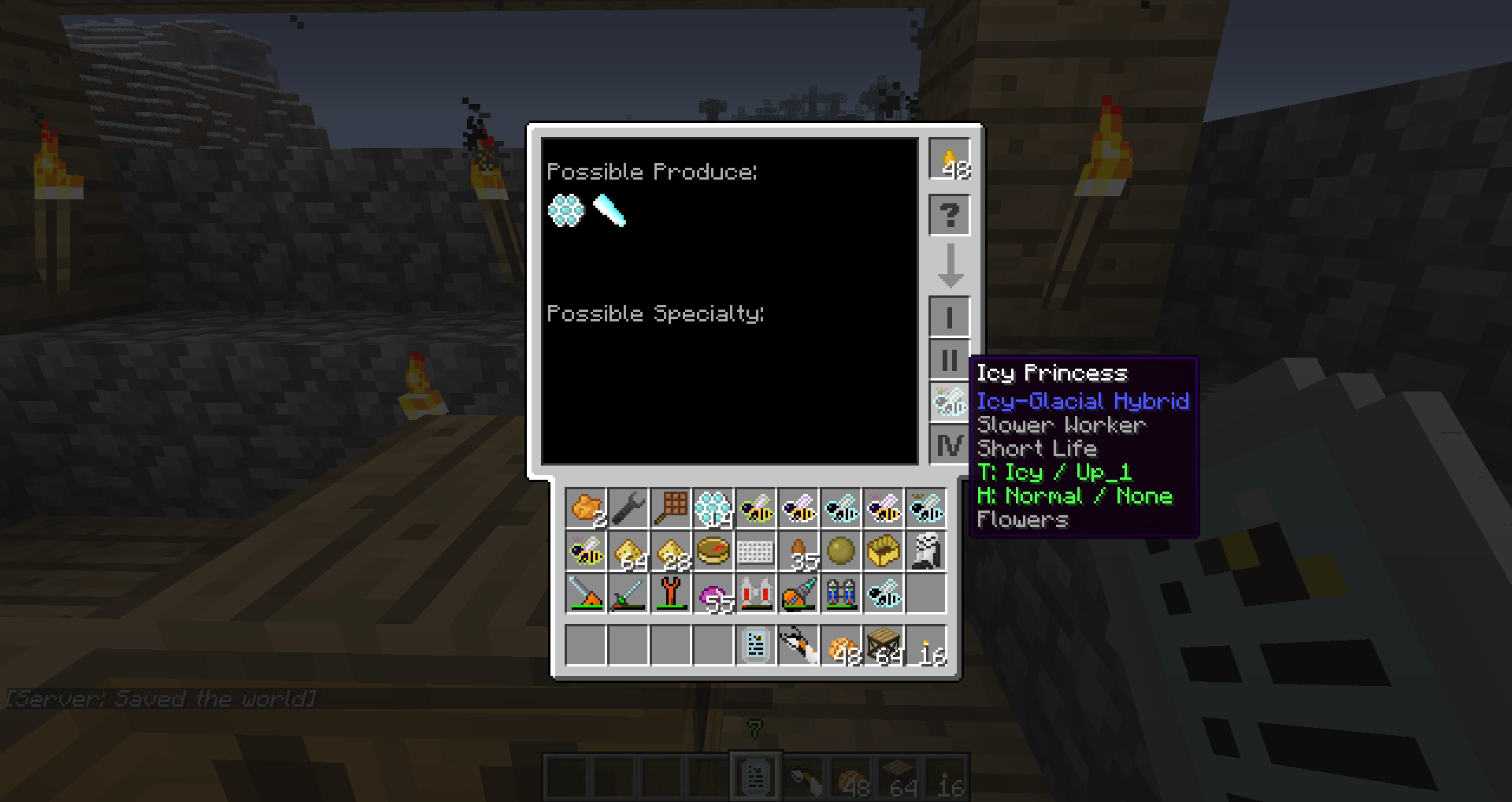
Task: Pick up the orange amber item
Action: [x=586, y=509]
